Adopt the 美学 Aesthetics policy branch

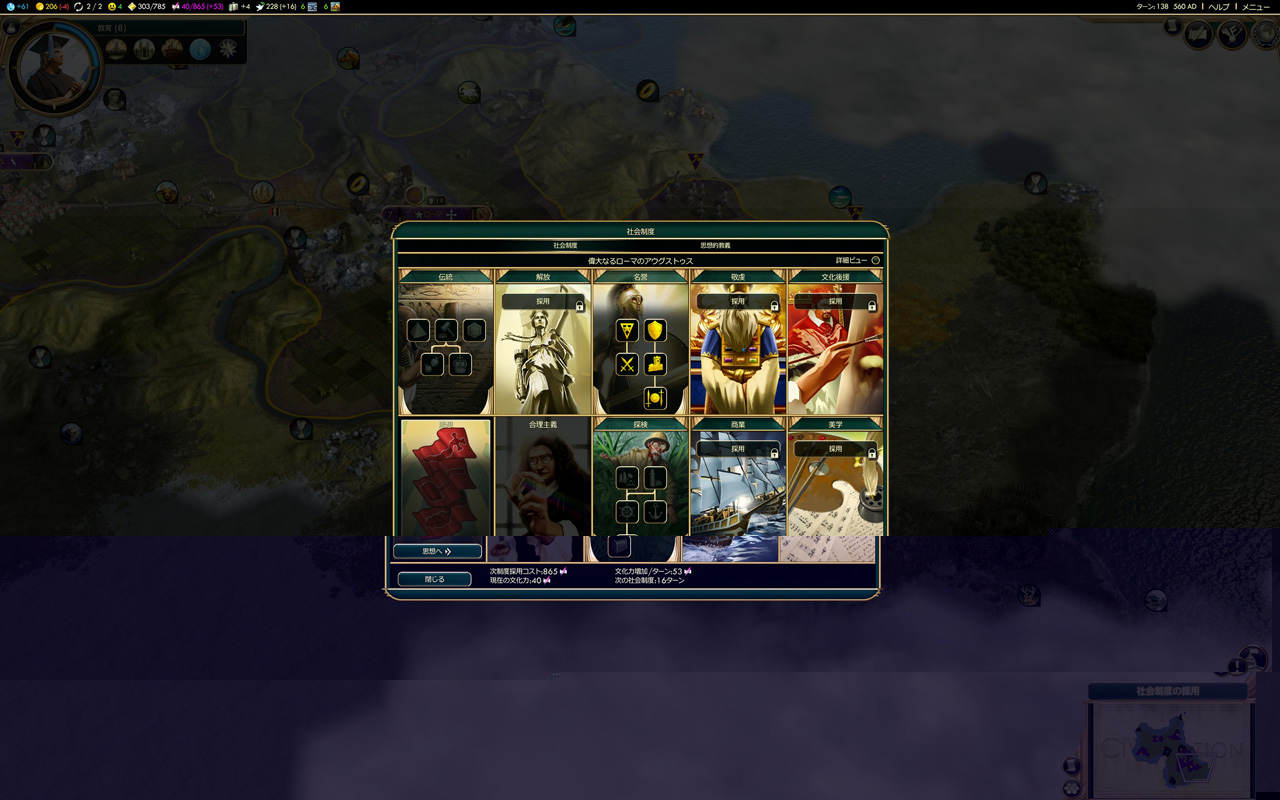coord(835,449)
